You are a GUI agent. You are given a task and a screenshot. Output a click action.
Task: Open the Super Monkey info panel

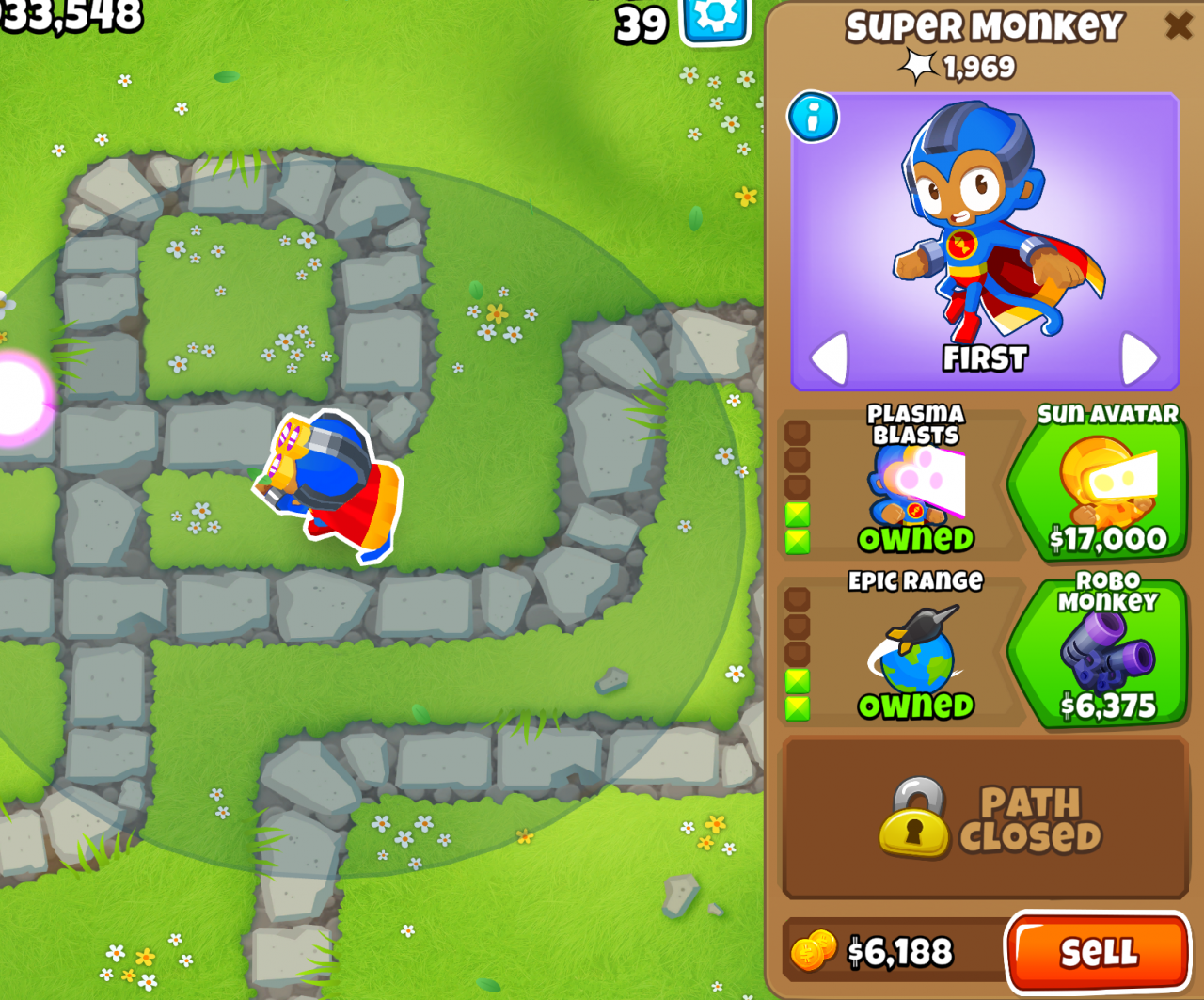coord(812,118)
